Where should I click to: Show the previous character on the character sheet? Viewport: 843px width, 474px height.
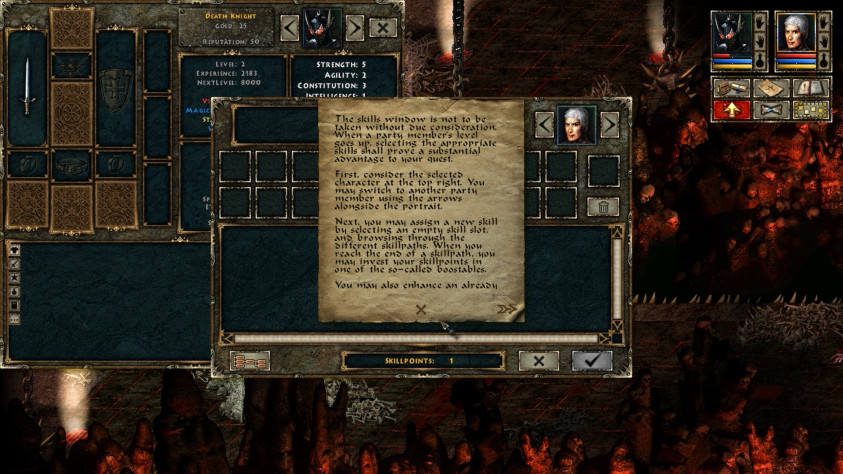pyautogui.click(x=290, y=28)
